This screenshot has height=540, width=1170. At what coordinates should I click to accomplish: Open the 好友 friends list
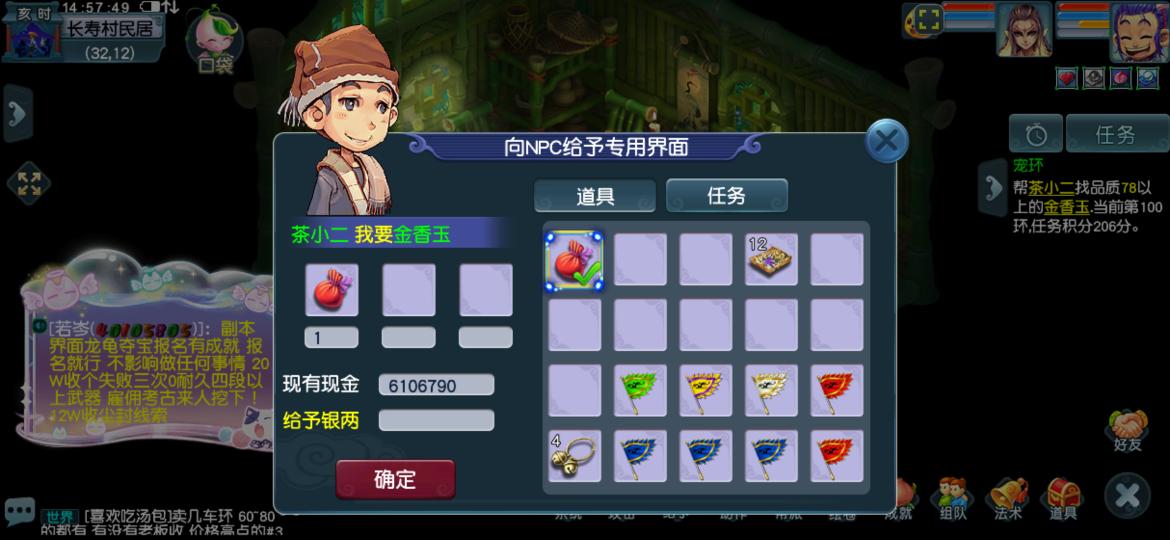click(1126, 432)
